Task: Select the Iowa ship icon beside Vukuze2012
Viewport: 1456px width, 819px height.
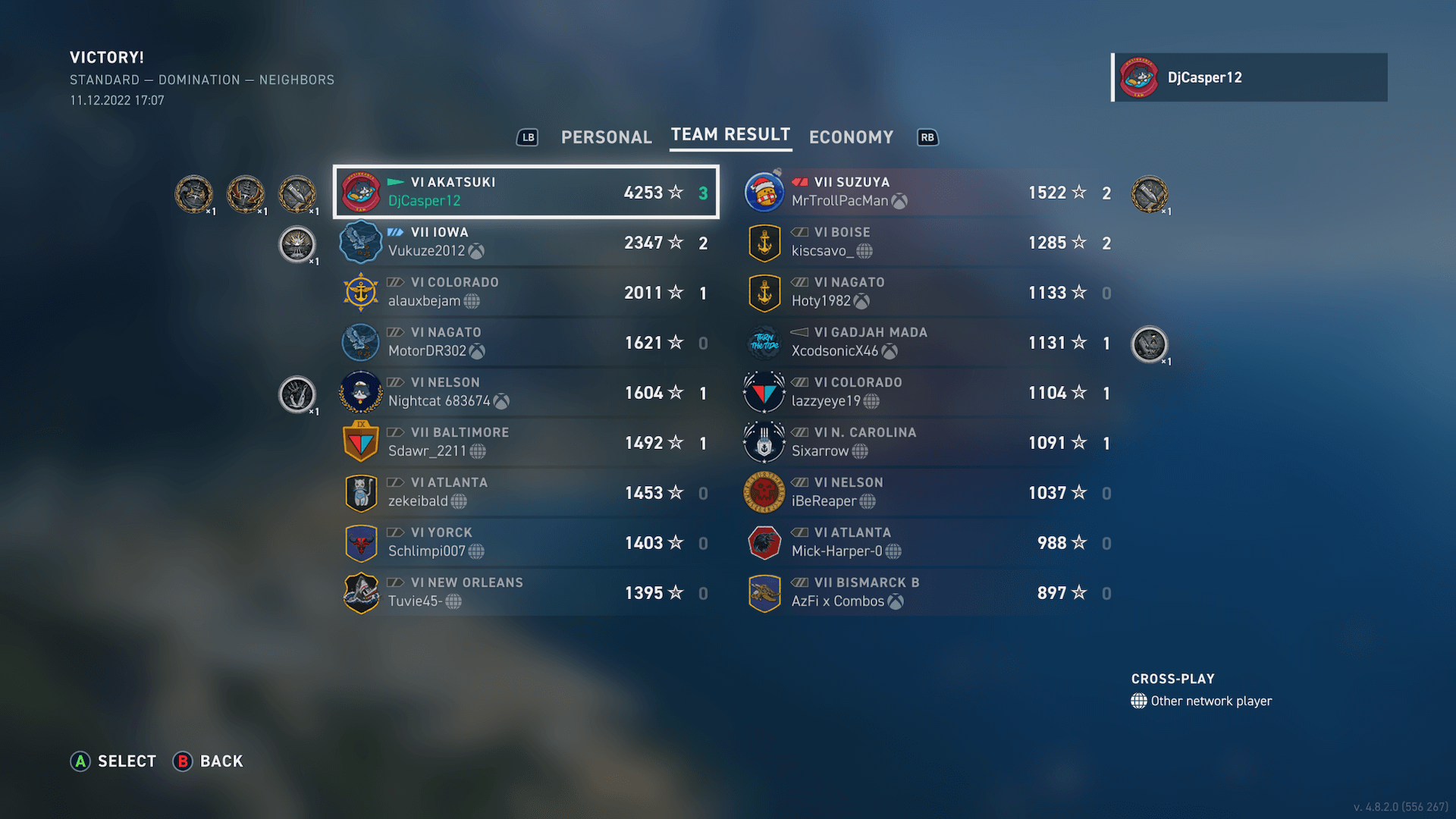Action: (360, 241)
